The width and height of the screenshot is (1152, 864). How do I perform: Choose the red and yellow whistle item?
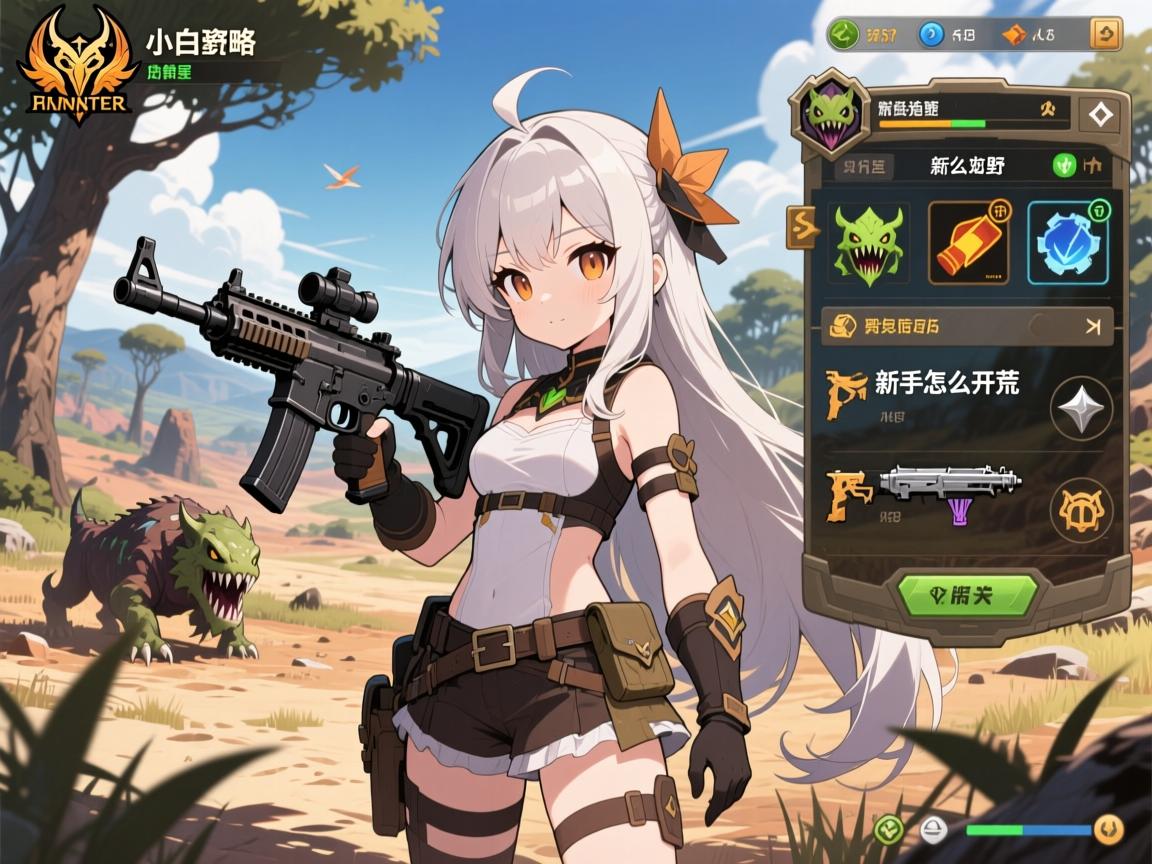click(968, 242)
